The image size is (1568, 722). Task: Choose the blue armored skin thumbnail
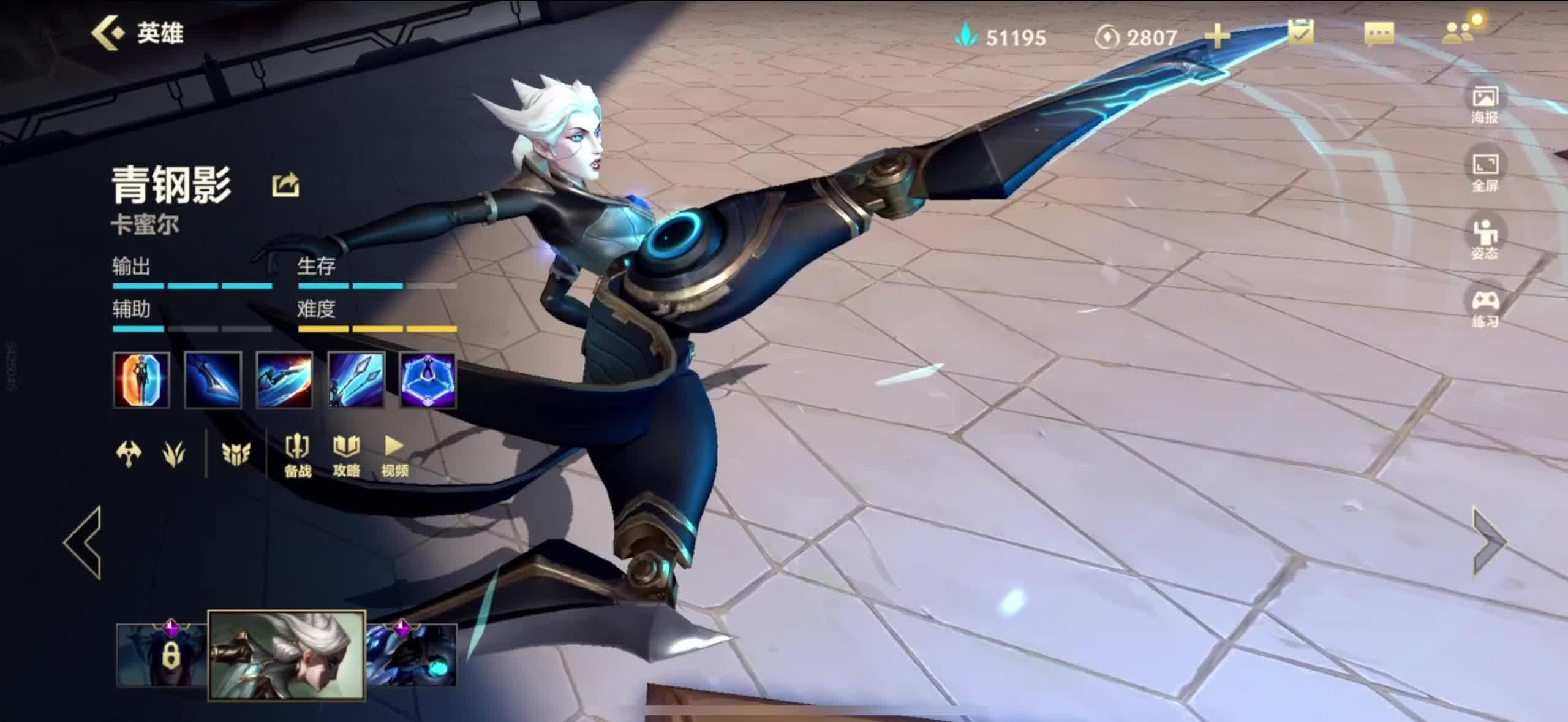(412, 655)
